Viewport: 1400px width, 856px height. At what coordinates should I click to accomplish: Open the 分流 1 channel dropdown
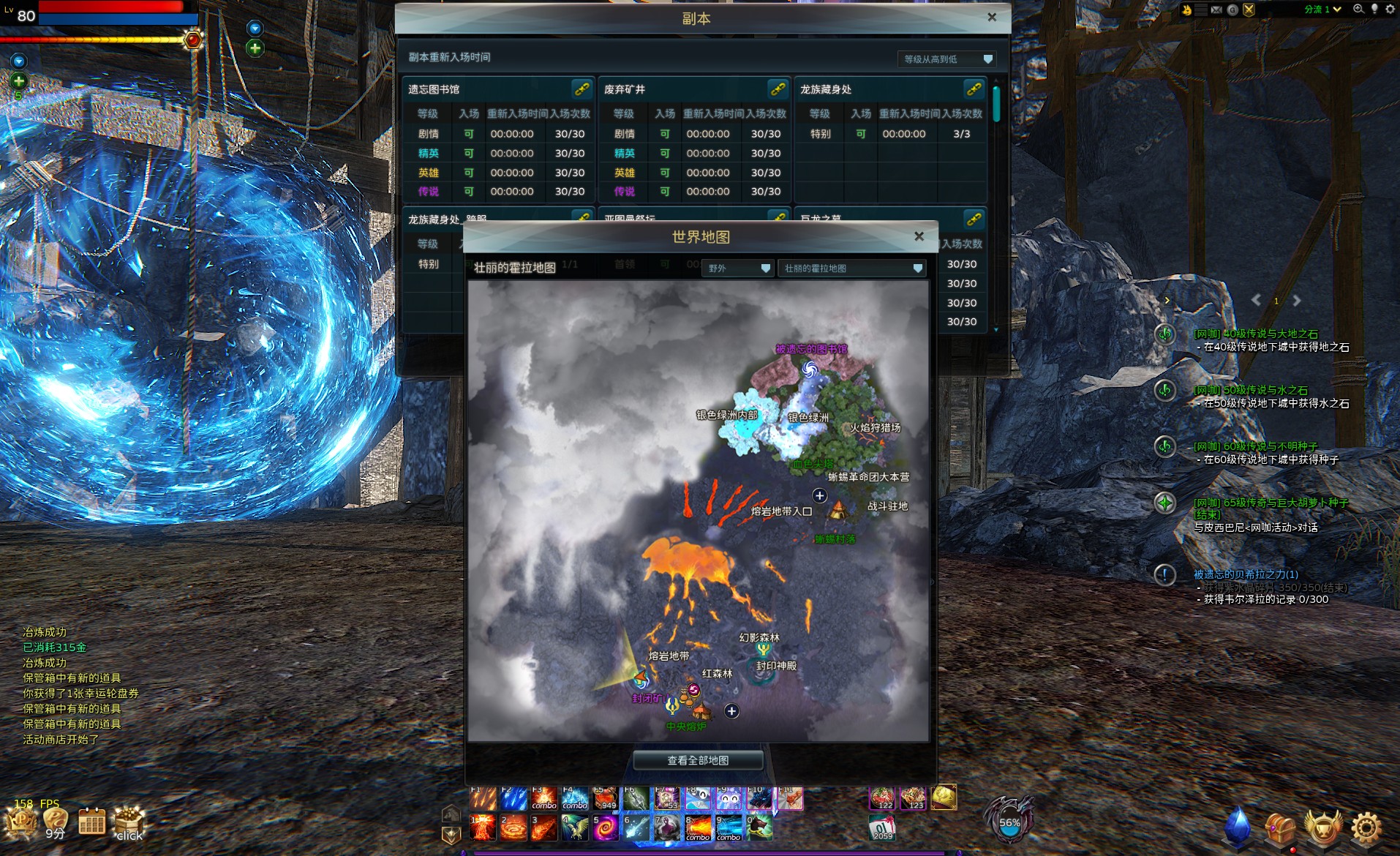click(1322, 10)
